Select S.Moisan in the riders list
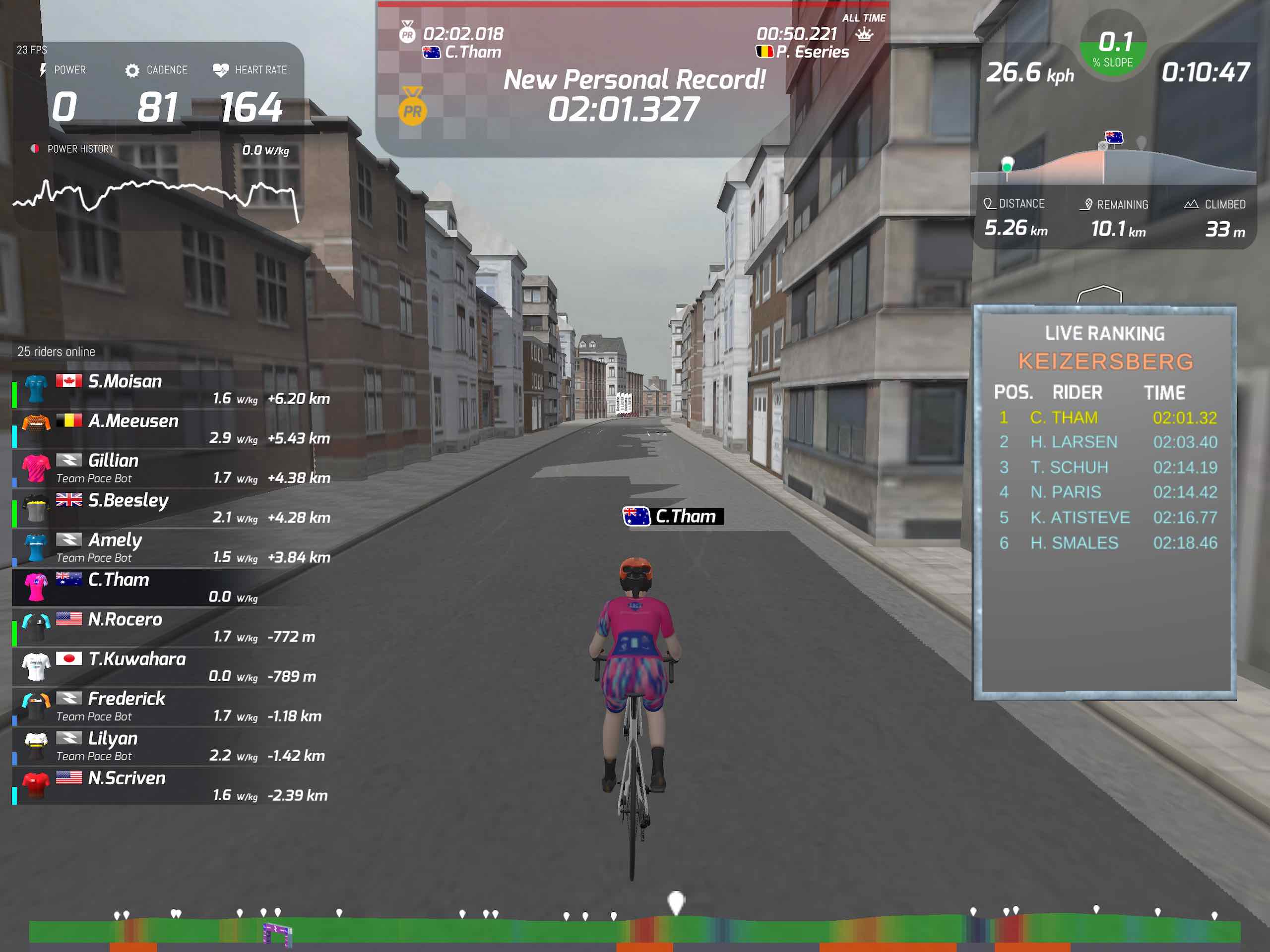The image size is (1270, 952). (x=172, y=390)
